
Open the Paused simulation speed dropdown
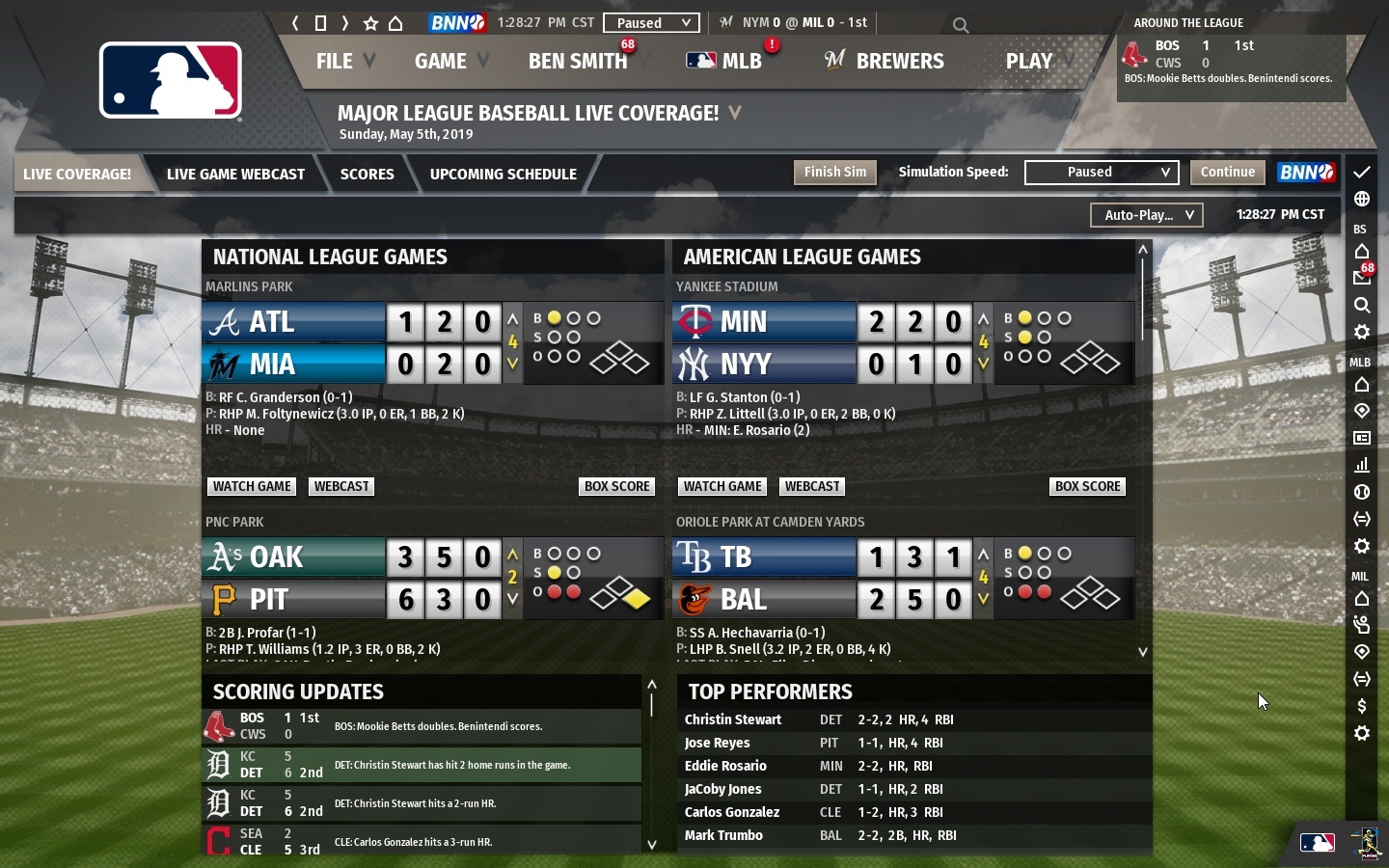(1102, 173)
